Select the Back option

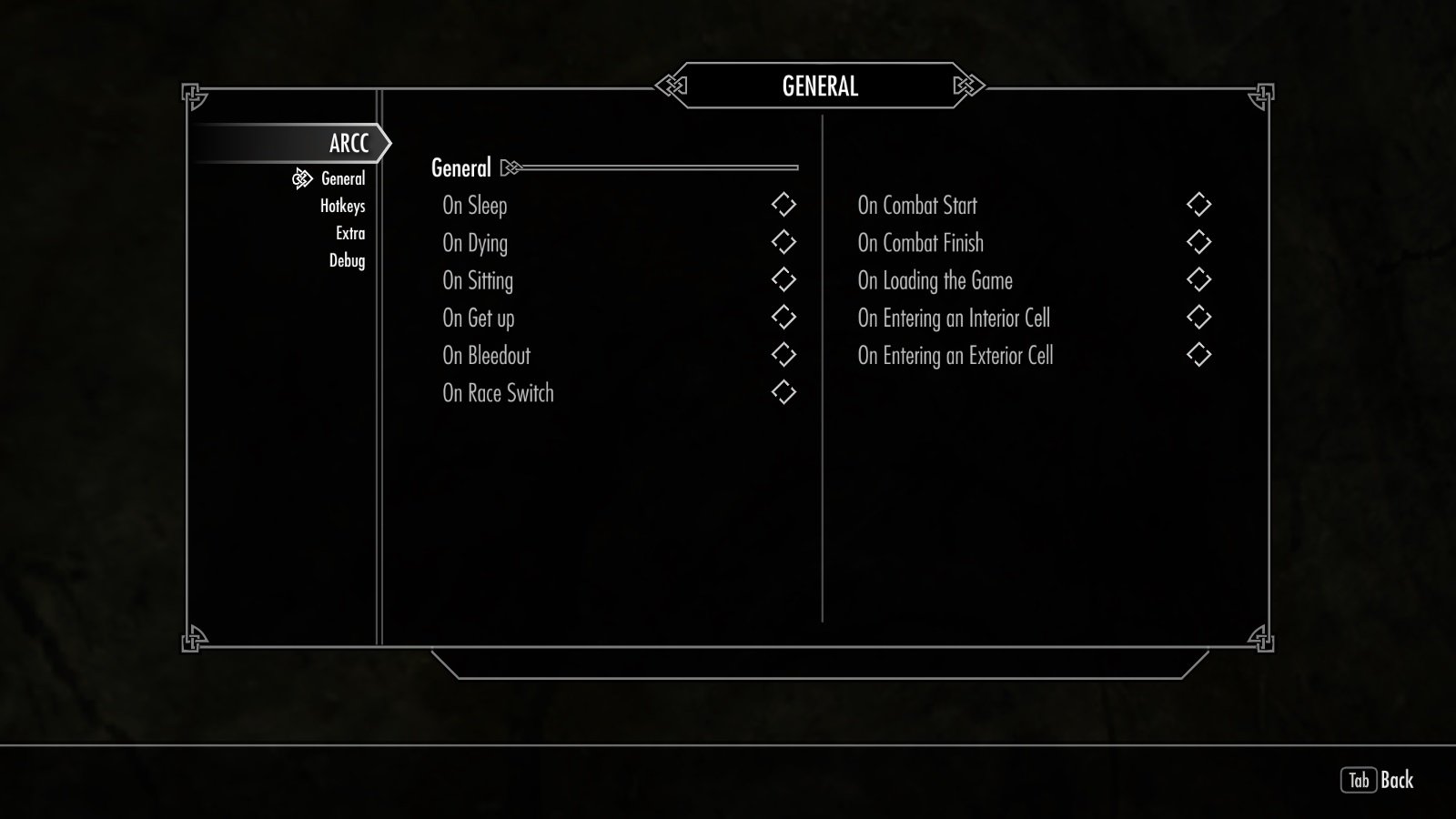point(1399,778)
